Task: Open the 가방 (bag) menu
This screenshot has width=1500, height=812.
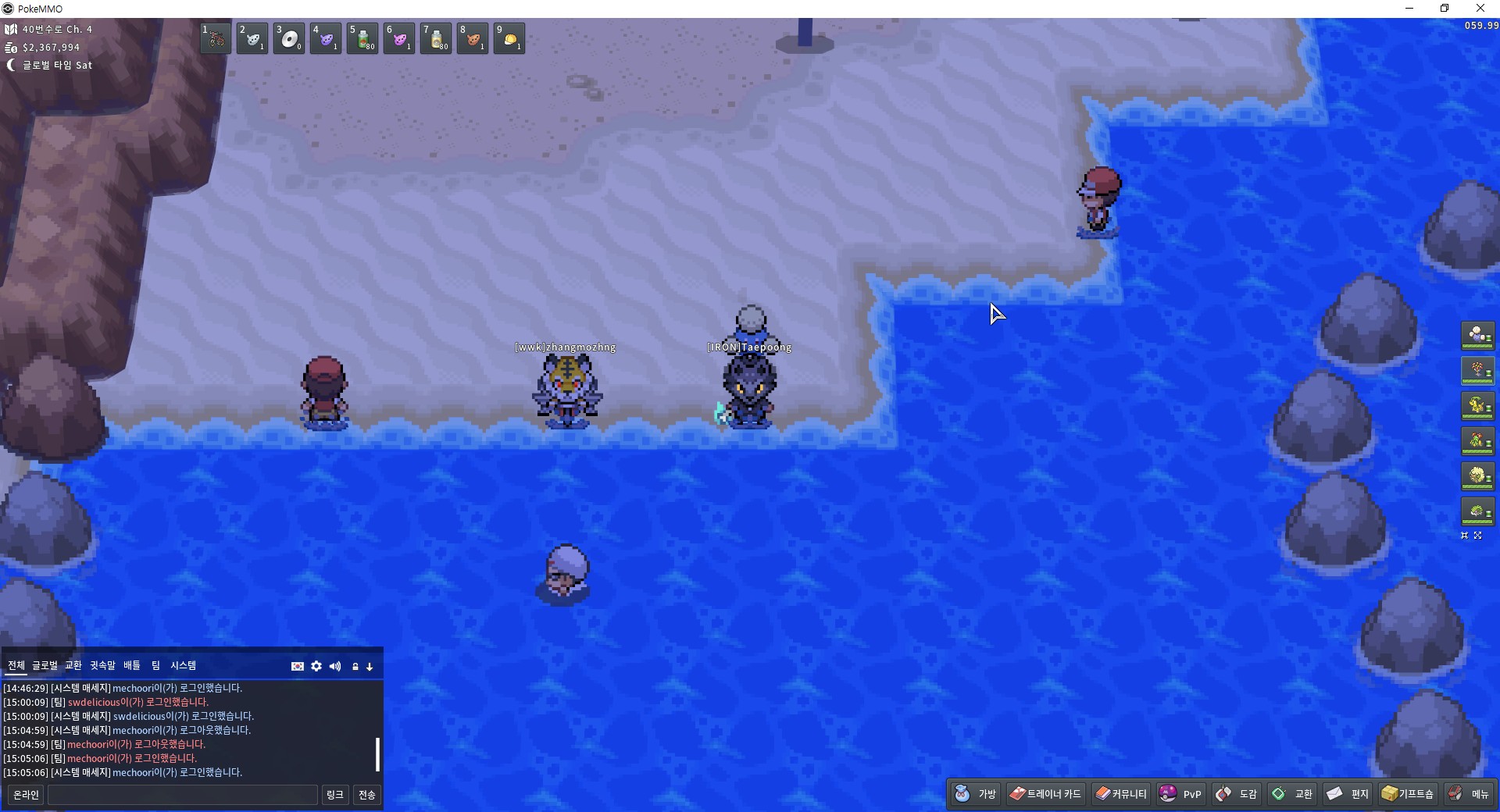Action: (x=976, y=794)
